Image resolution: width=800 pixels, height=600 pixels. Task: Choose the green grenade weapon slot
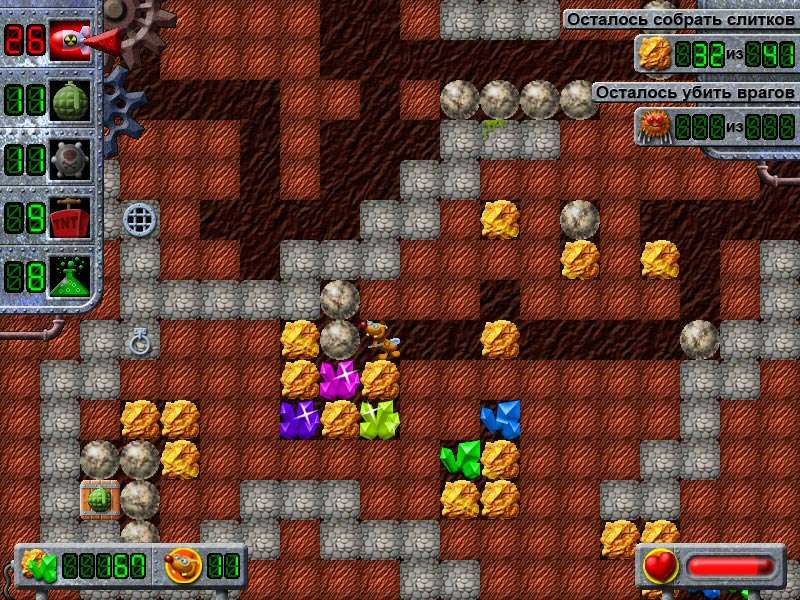70,101
